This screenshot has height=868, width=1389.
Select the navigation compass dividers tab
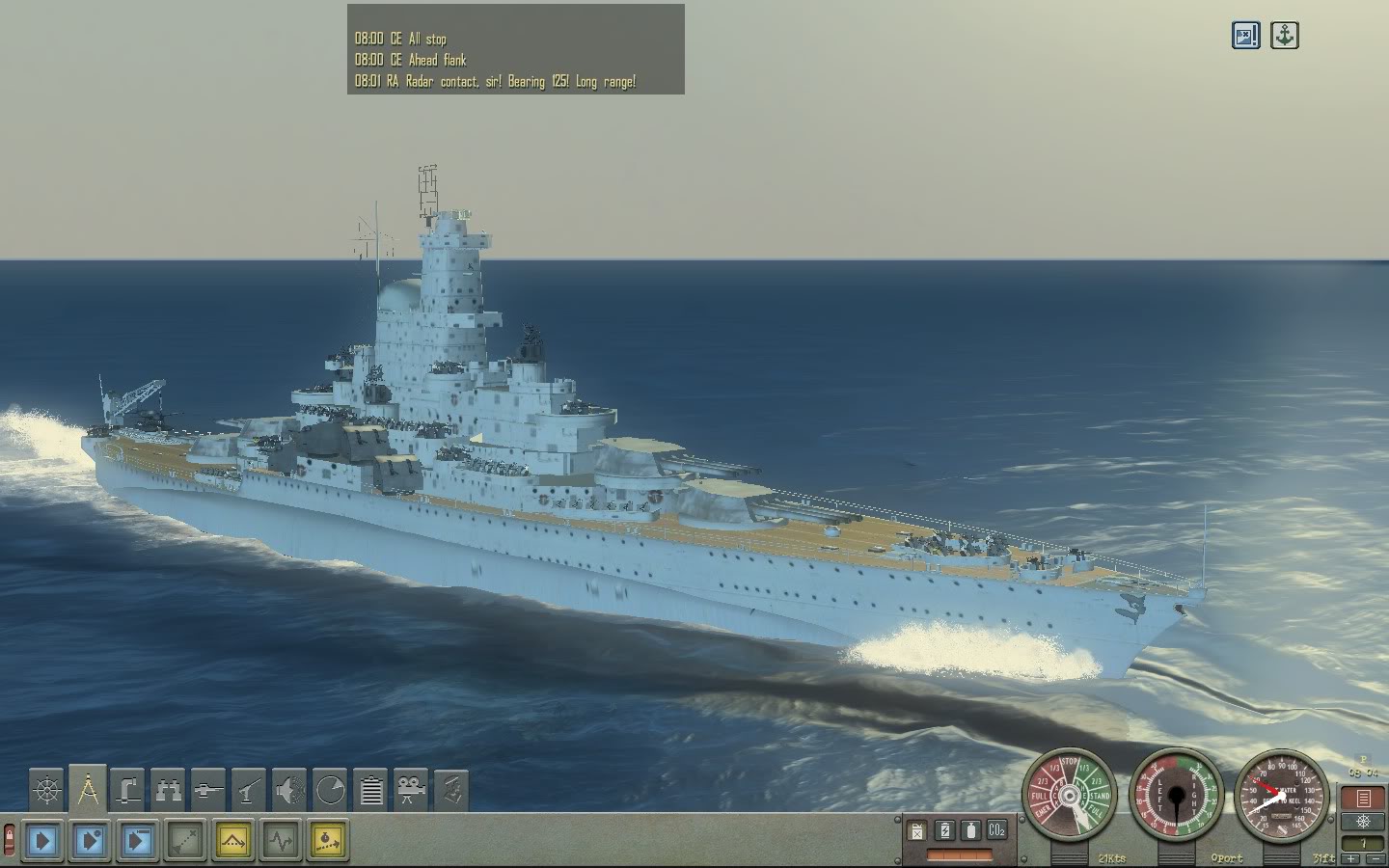tap(87, 790)
